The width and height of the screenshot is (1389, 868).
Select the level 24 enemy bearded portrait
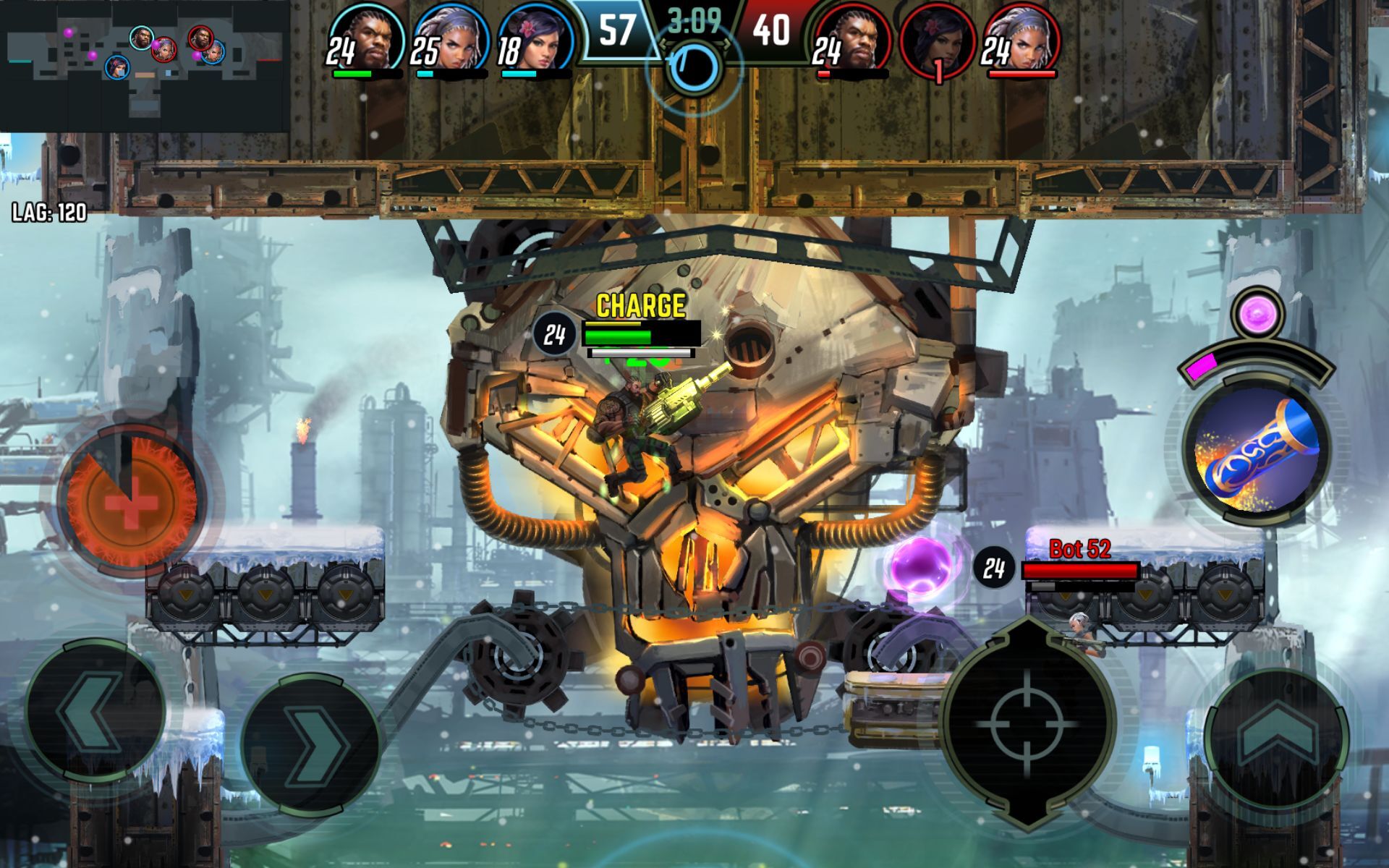point(854,40)
